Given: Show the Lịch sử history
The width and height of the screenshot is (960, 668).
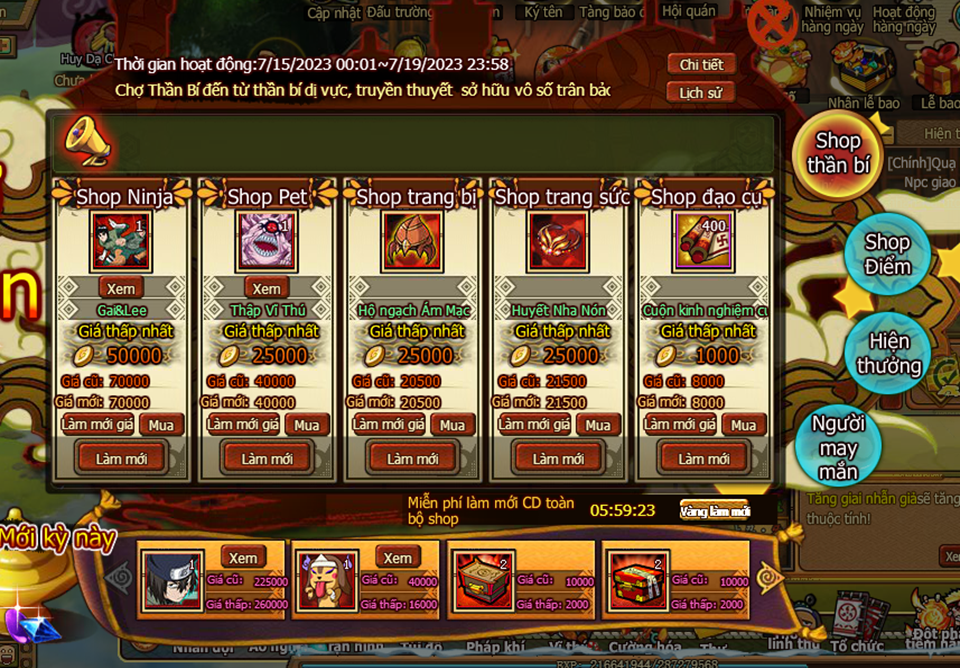Looking at the screenshot, I should pos(701,93).
